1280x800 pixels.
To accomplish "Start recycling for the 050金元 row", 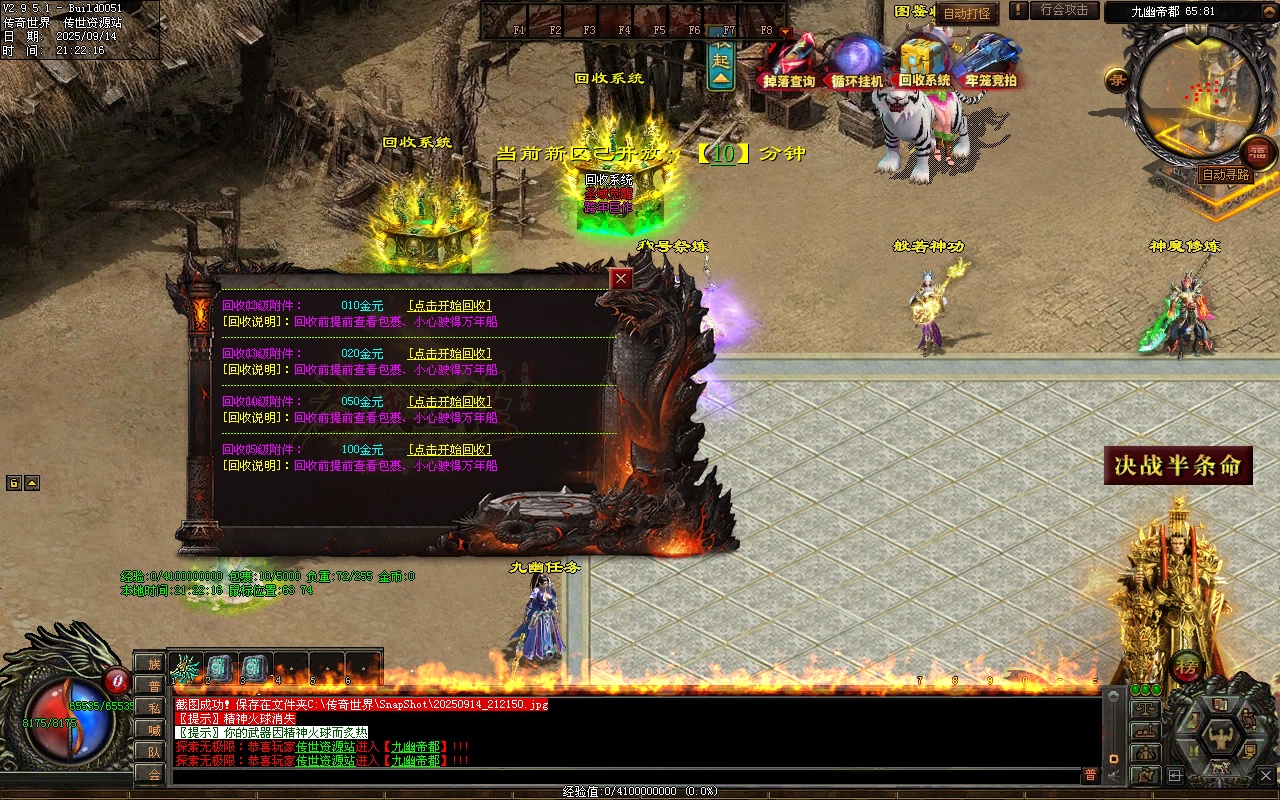I will pyautogui.click(x=450, y=402).
